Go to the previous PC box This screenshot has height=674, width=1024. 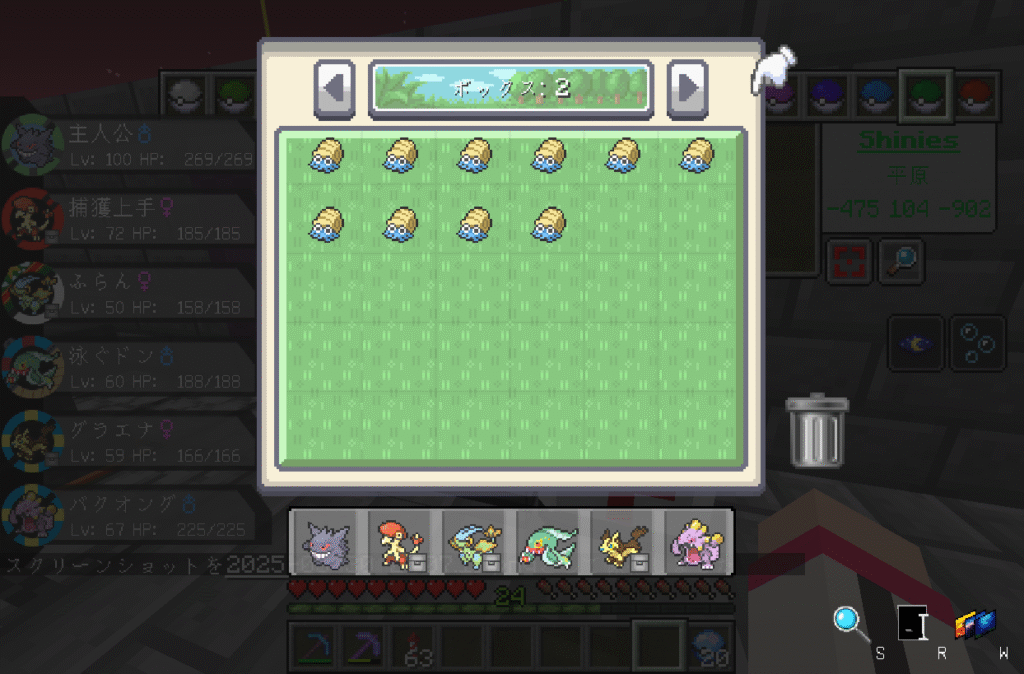pyautogui.click(x=334, y=88)
